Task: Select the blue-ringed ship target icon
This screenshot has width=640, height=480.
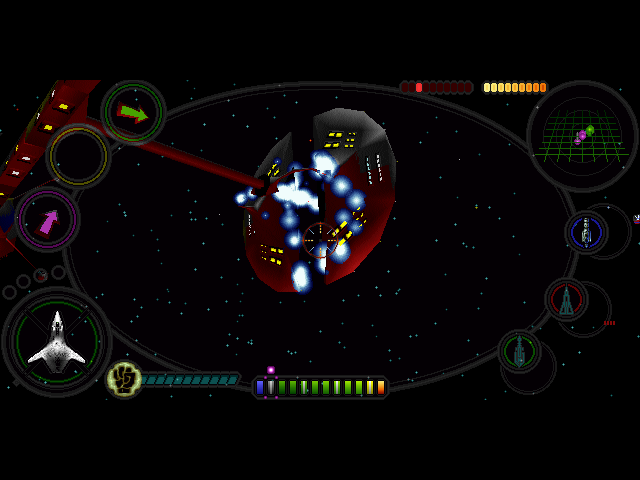Action: [586, 232]
